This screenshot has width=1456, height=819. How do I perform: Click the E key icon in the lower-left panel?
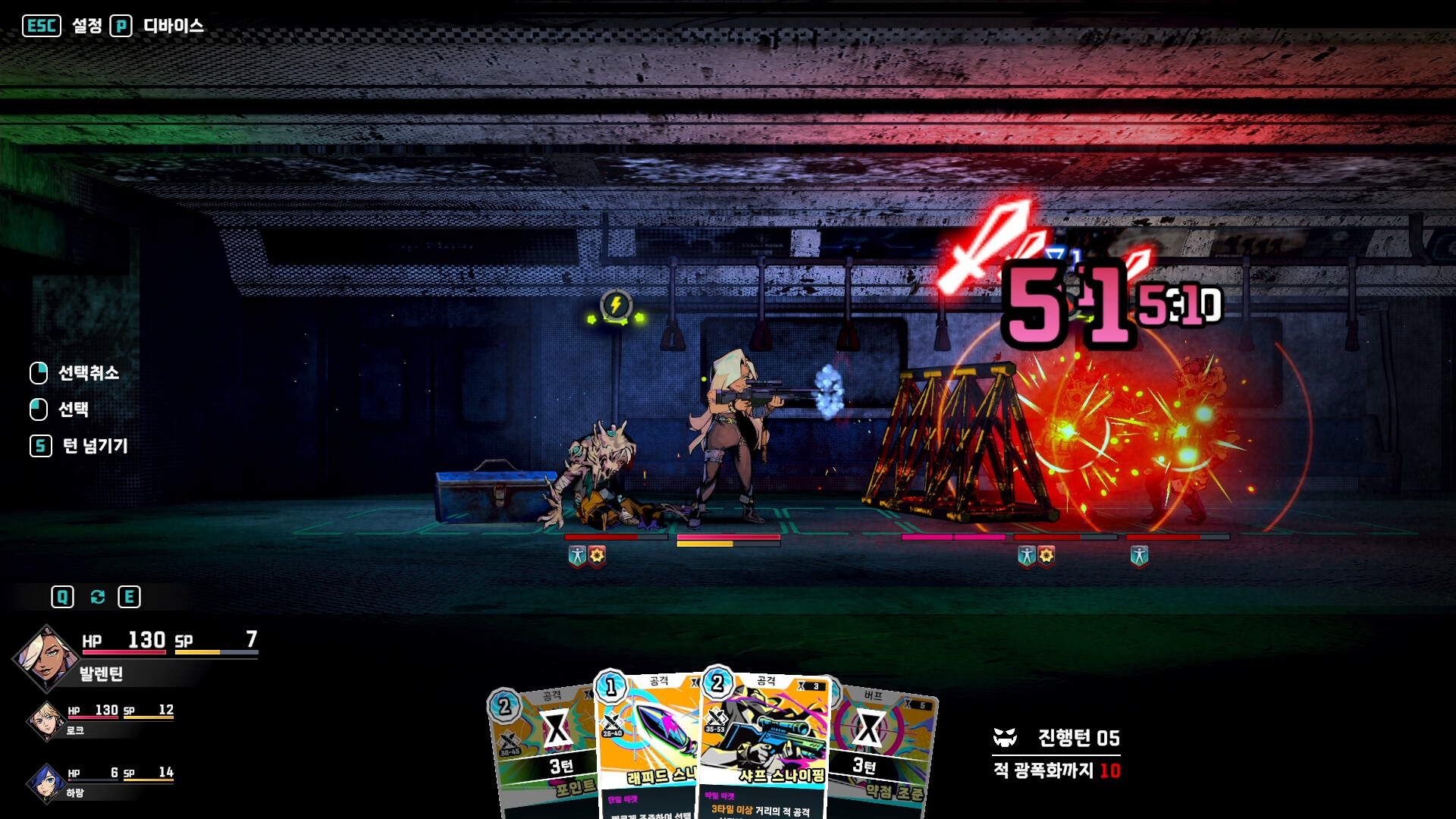click(129, 597)
